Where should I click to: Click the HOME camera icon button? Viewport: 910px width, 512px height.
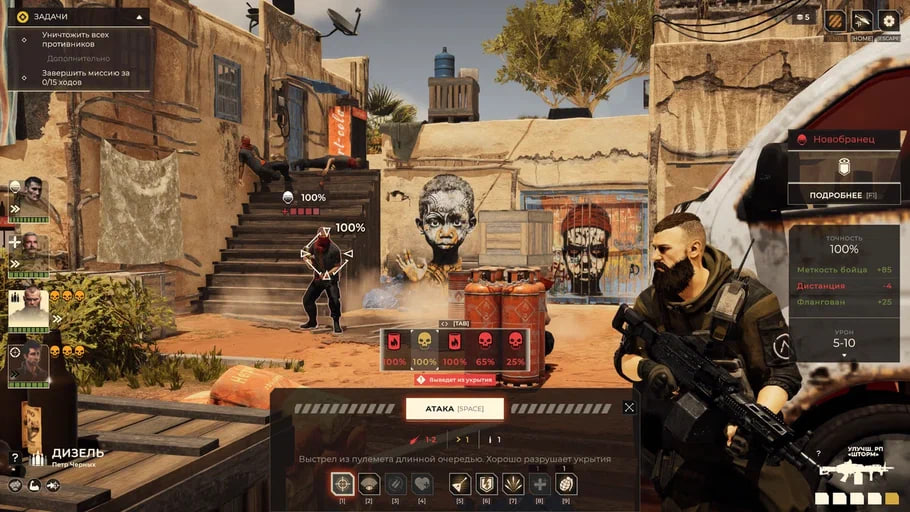tap(862, 21)
